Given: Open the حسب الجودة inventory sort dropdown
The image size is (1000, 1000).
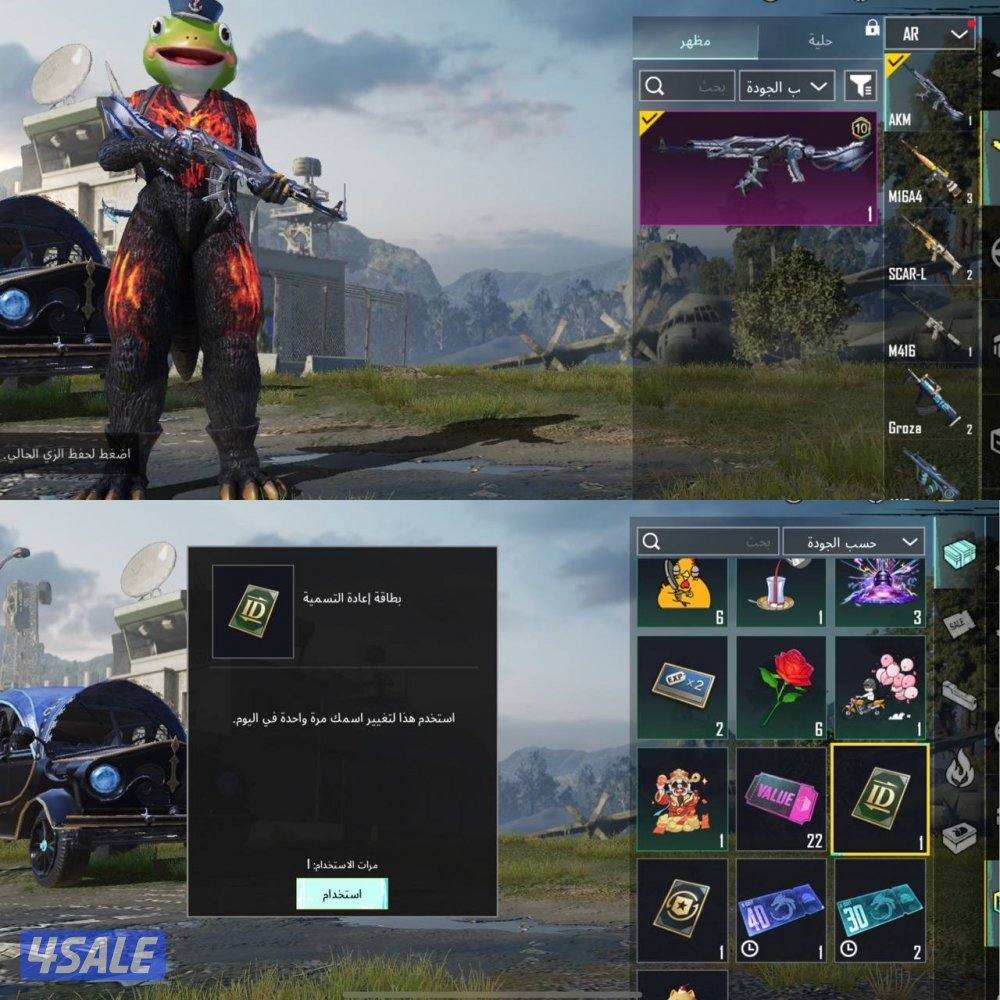Looking at the screenshot, I should pos(853,542).
